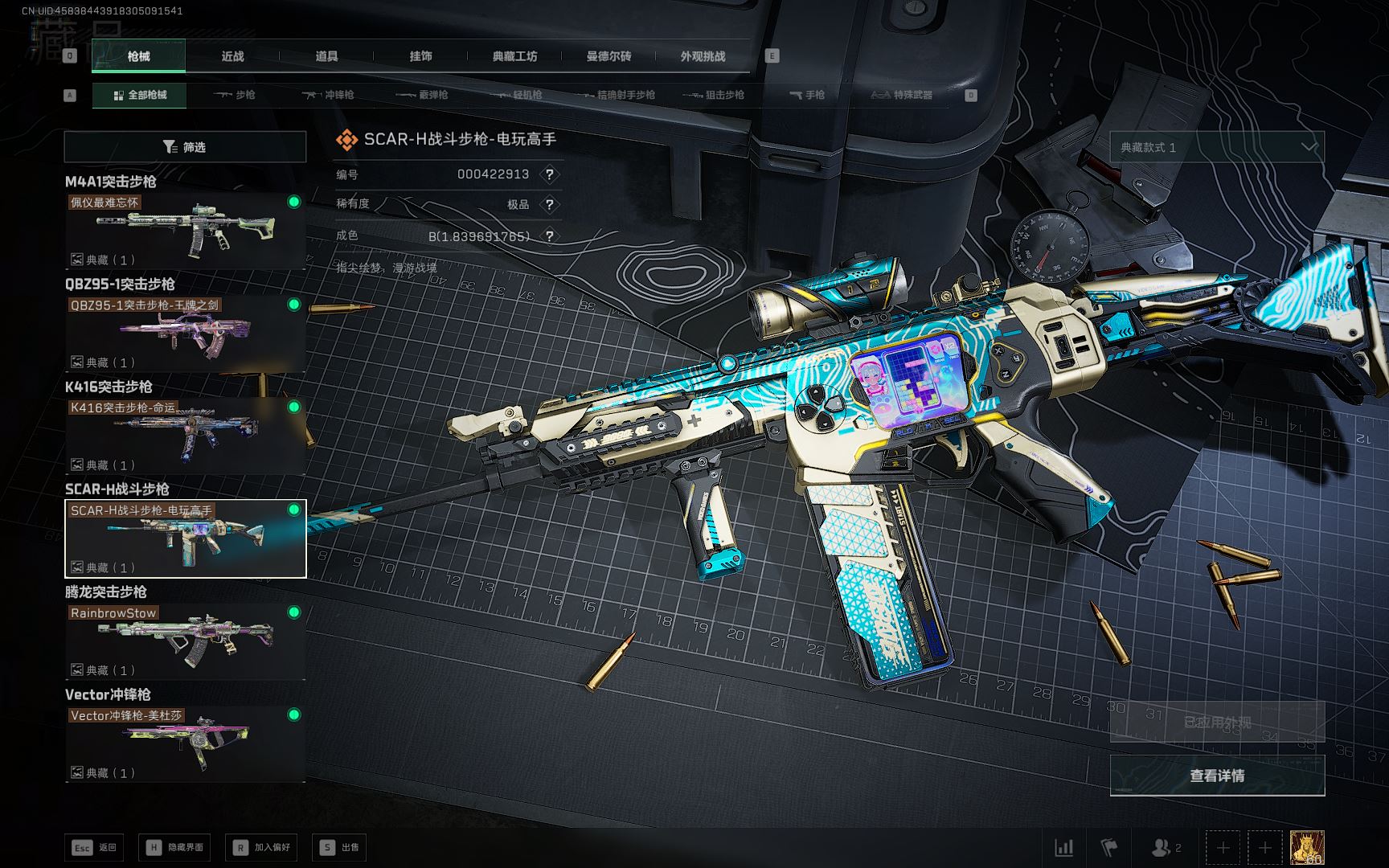Image resolution: width=1389 pixels, height=868 pixels.
Task: Select the 挂饰 charms tab
Action: point(420,56)
